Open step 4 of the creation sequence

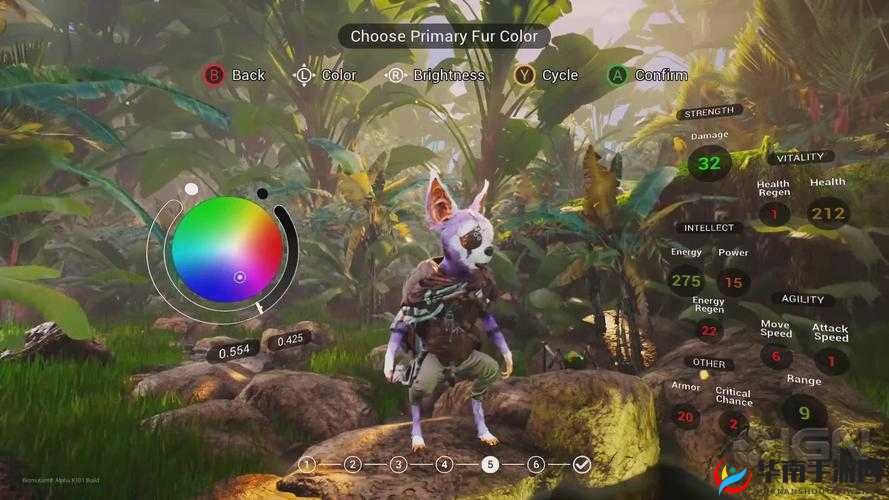444,464
